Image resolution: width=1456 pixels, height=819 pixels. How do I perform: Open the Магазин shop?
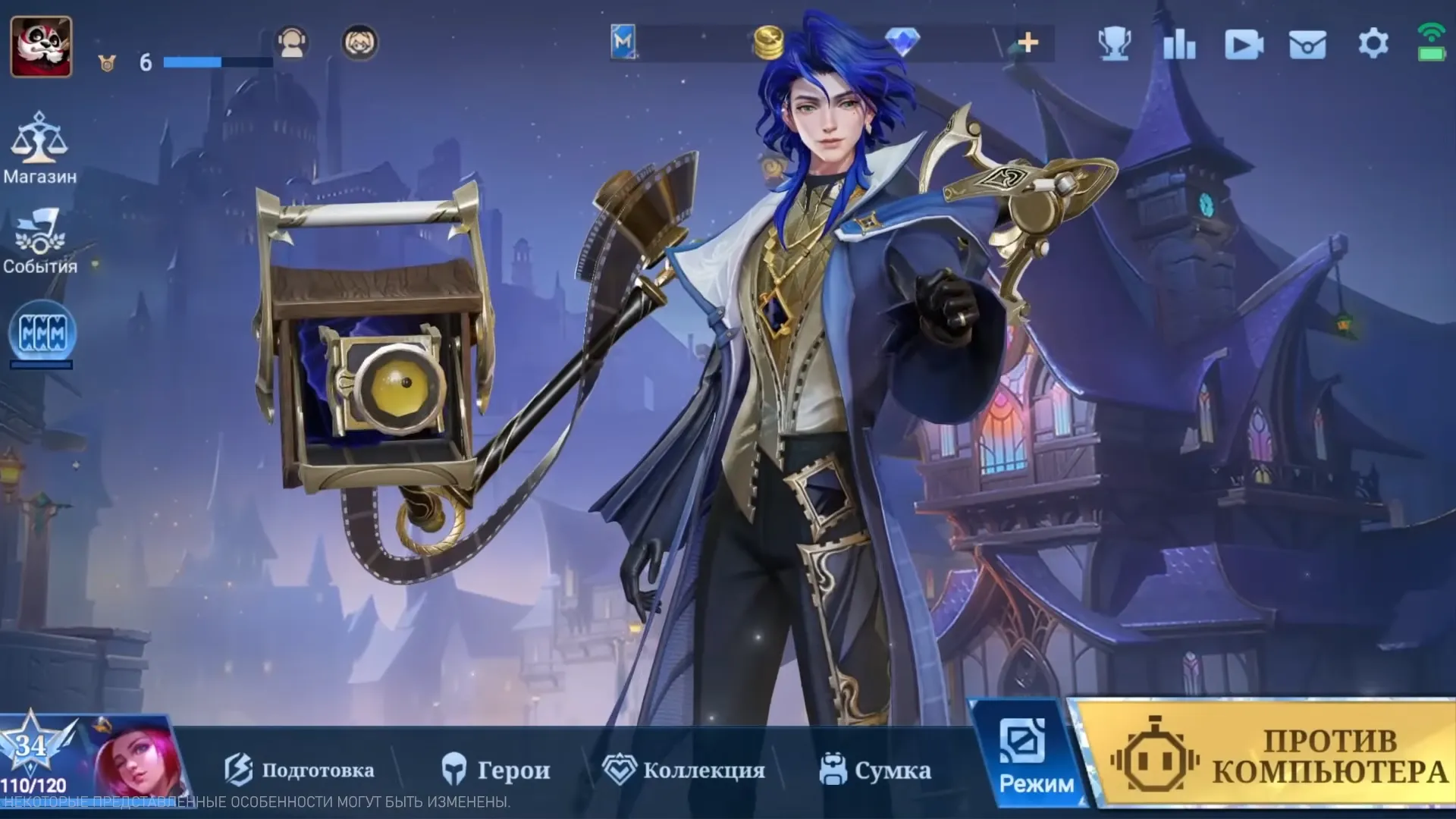click(39, 148)
